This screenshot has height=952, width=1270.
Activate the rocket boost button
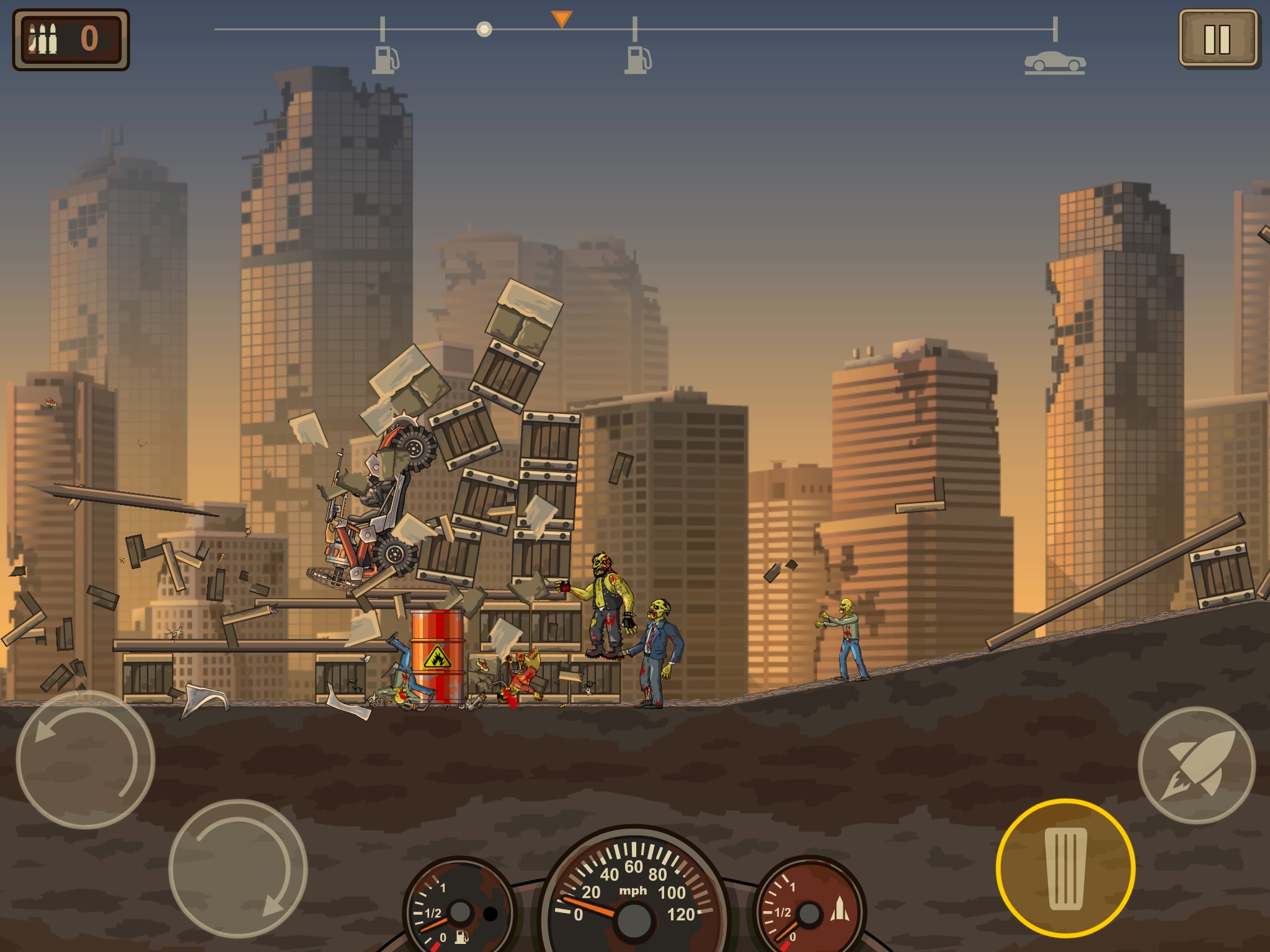1196,765
